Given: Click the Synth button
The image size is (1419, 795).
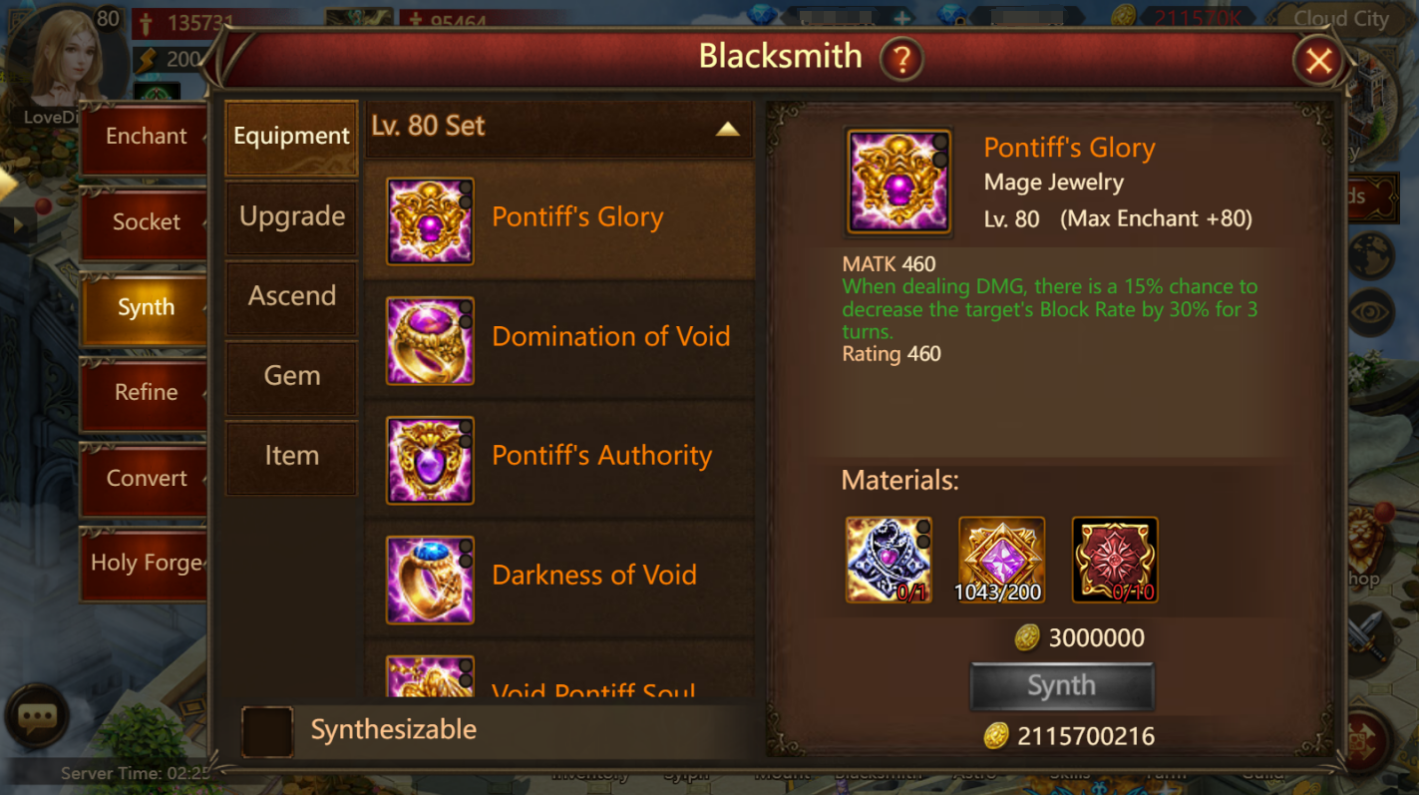Looking at the screenshot, I should coord(1062,687).
